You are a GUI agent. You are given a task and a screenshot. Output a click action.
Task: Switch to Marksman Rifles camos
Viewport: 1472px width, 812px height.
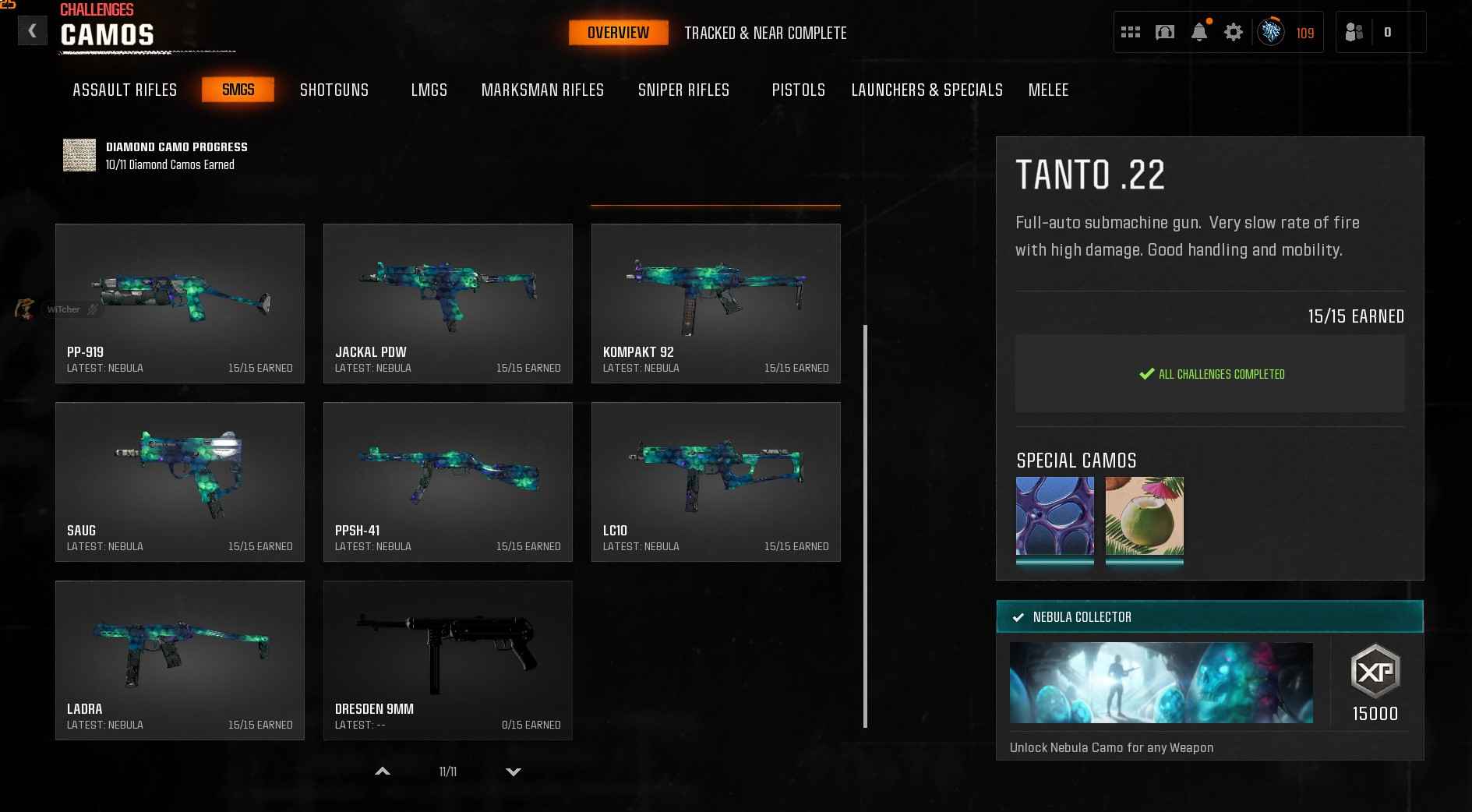coord(542,90)
